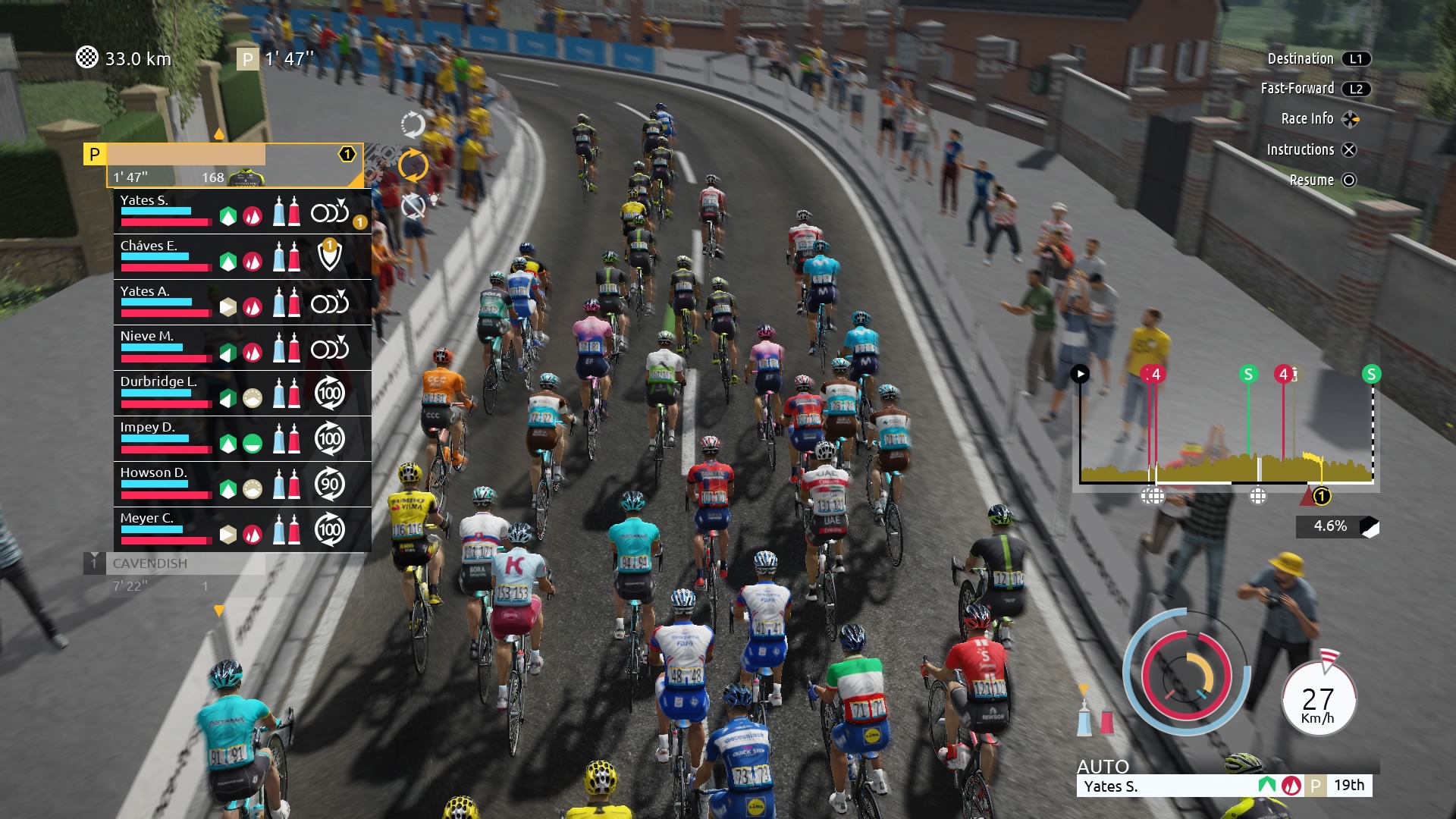Select Impey D. rider row
1456x819 pixels.
167,438
